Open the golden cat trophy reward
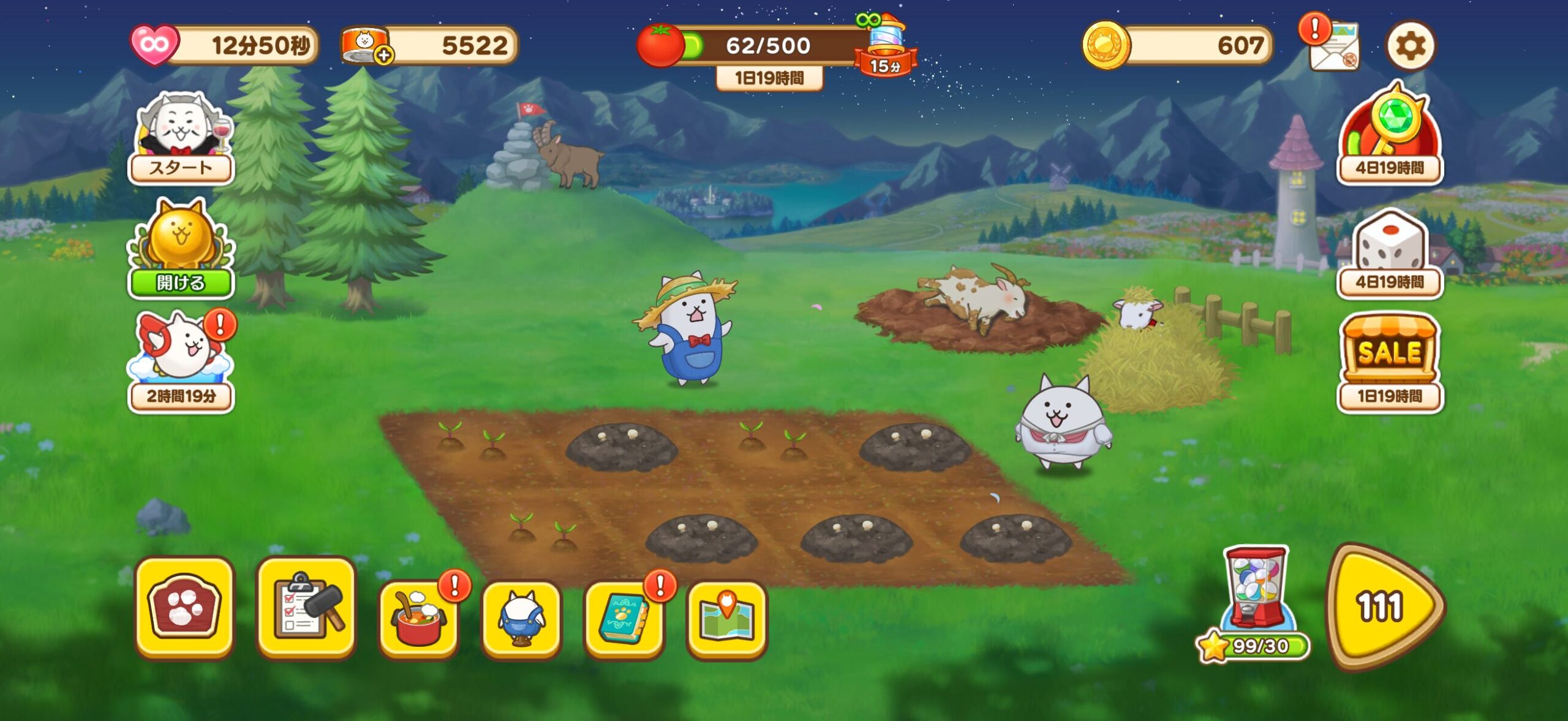 point(181,248)
